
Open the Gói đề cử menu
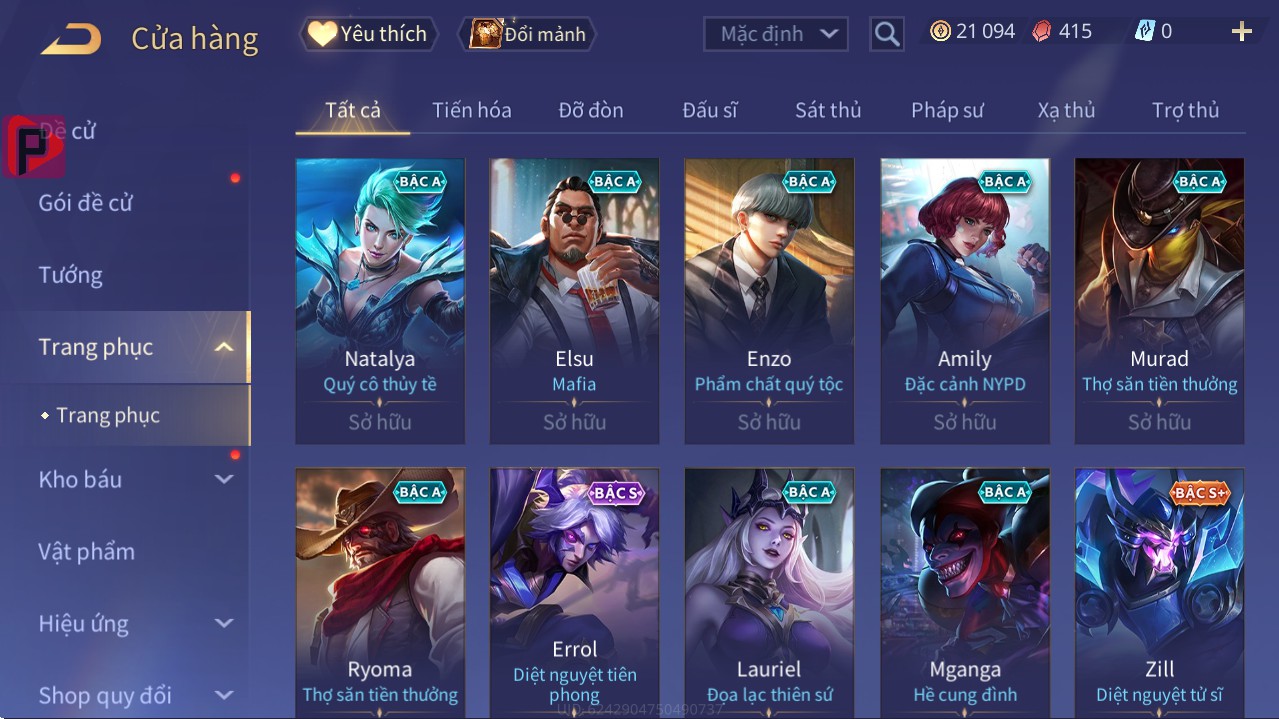[86, 203]
